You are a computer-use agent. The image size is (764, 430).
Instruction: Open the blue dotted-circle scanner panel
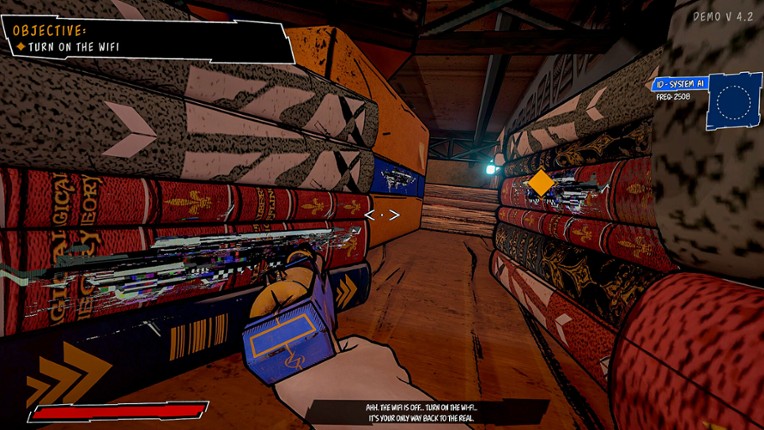pos(733,103)
